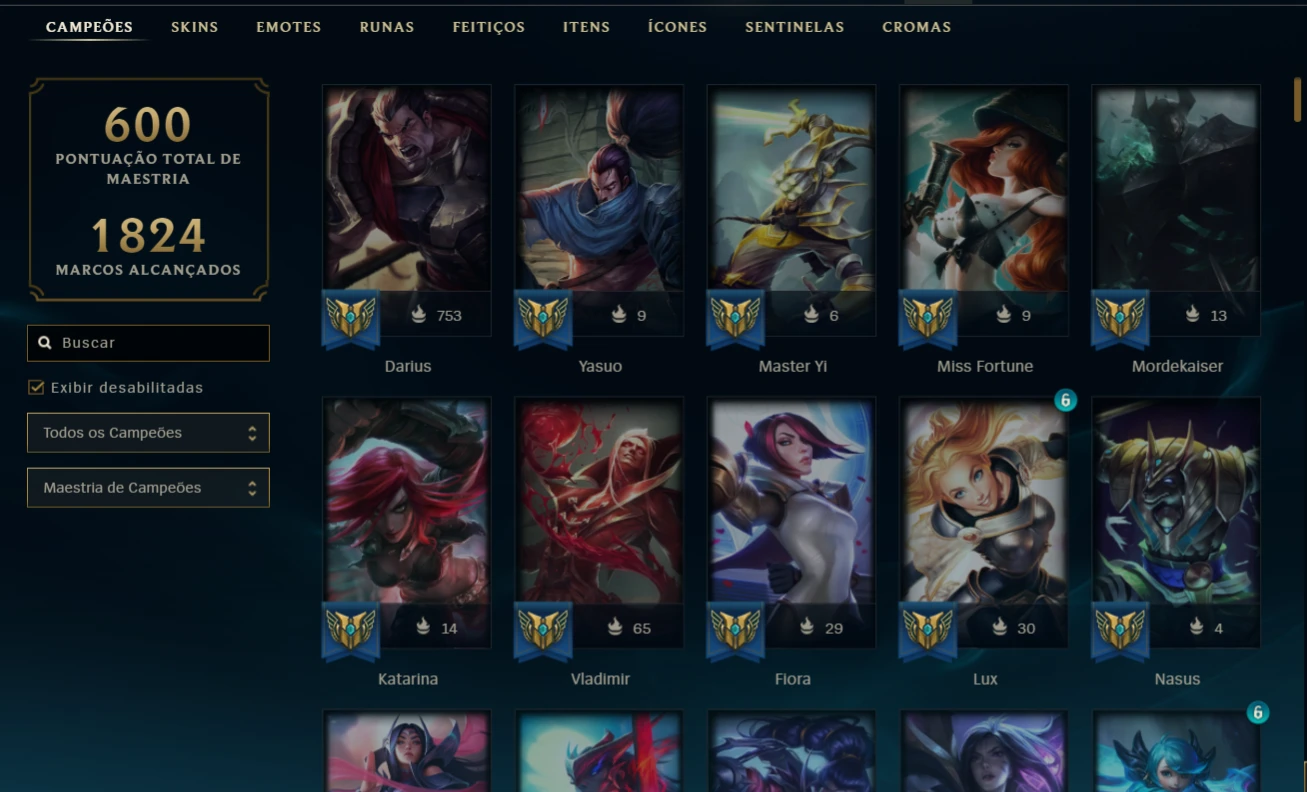Select Fiora by clicking her name label
Viewport: 1307px width, 792px height.
pyautogui.click(x=792, y=678)
